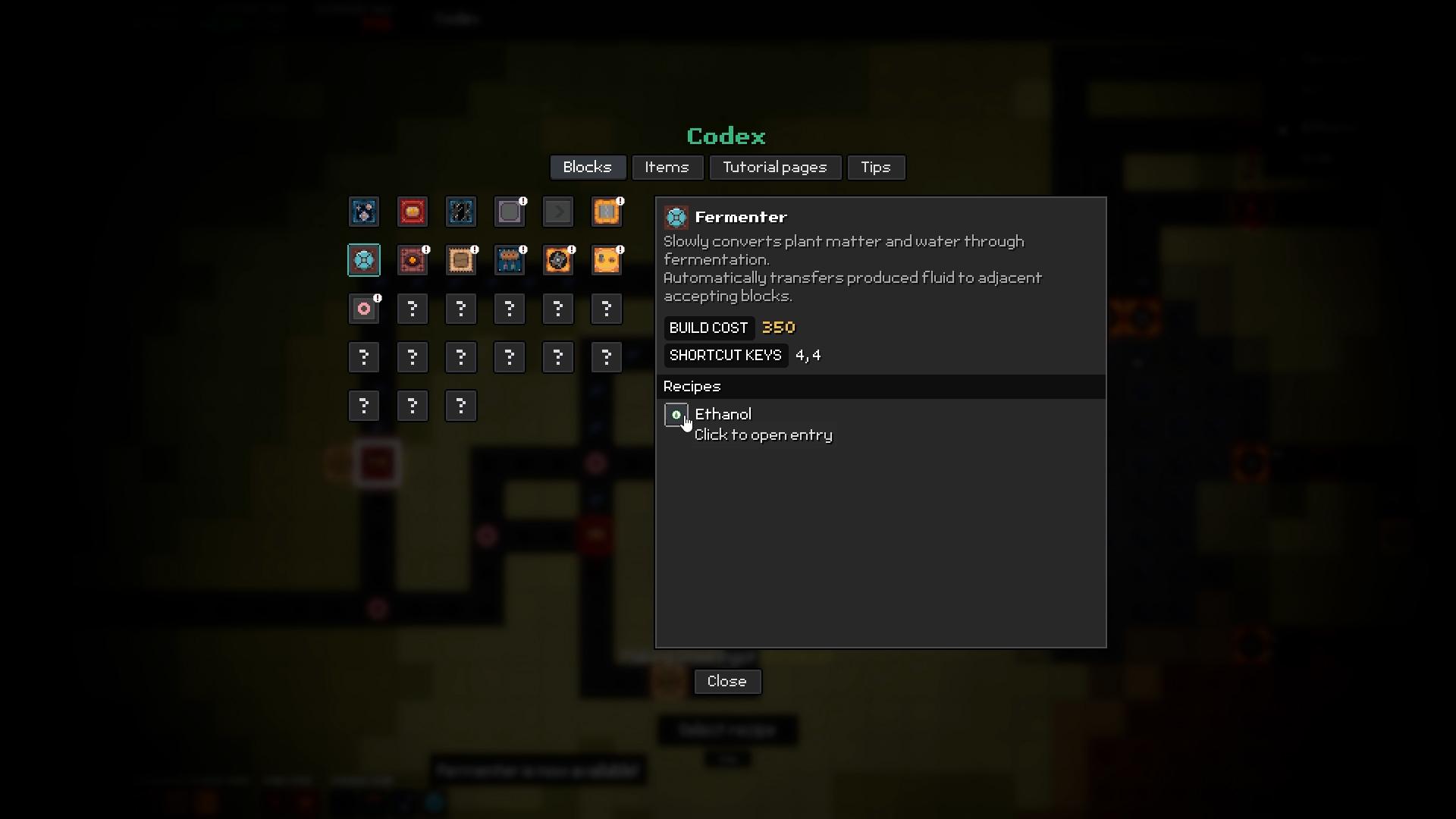
Task: Open the gray block entry with notification badge
Action: 510,212
